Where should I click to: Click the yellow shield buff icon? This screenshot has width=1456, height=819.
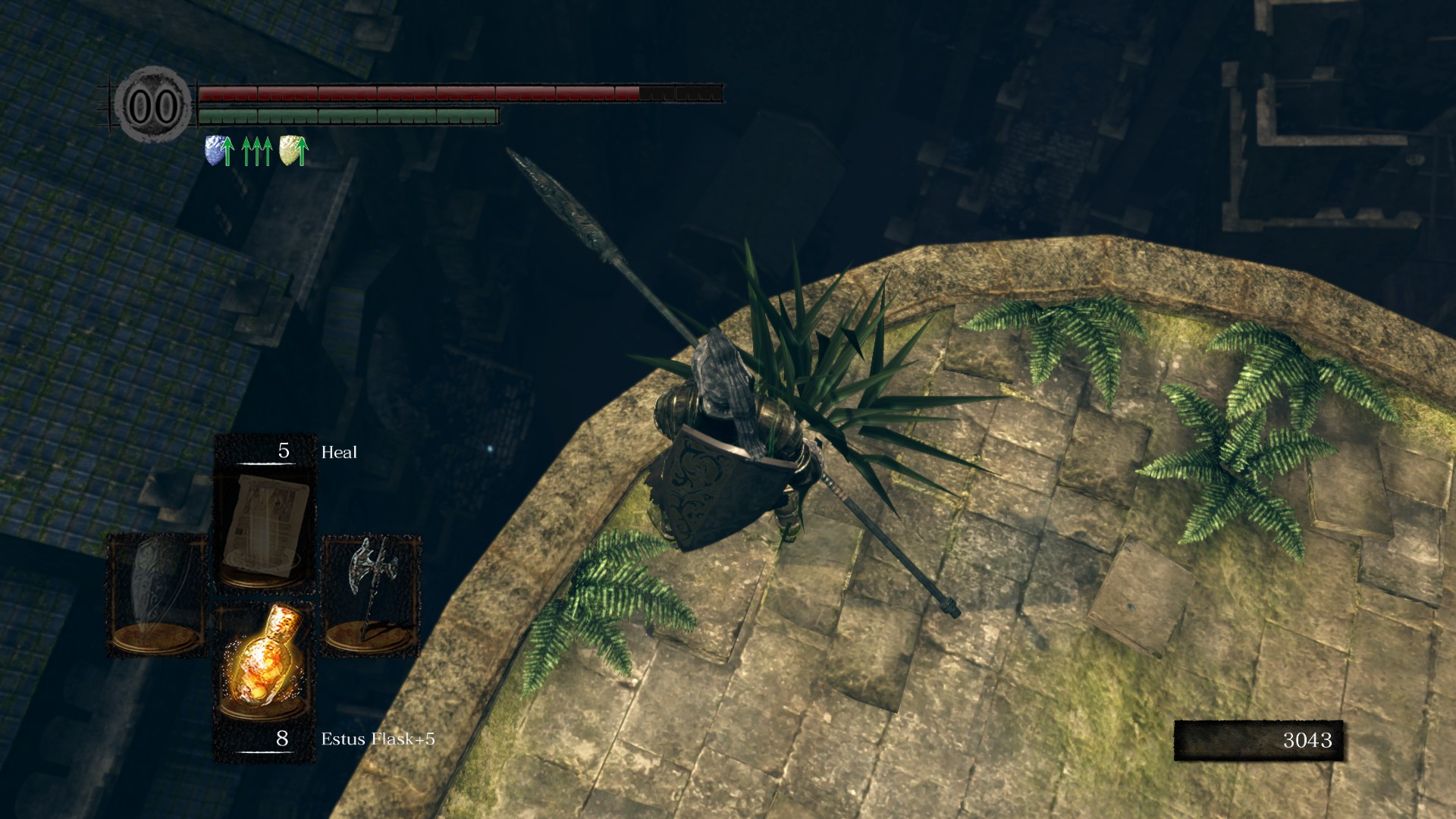tap(293, 150)
